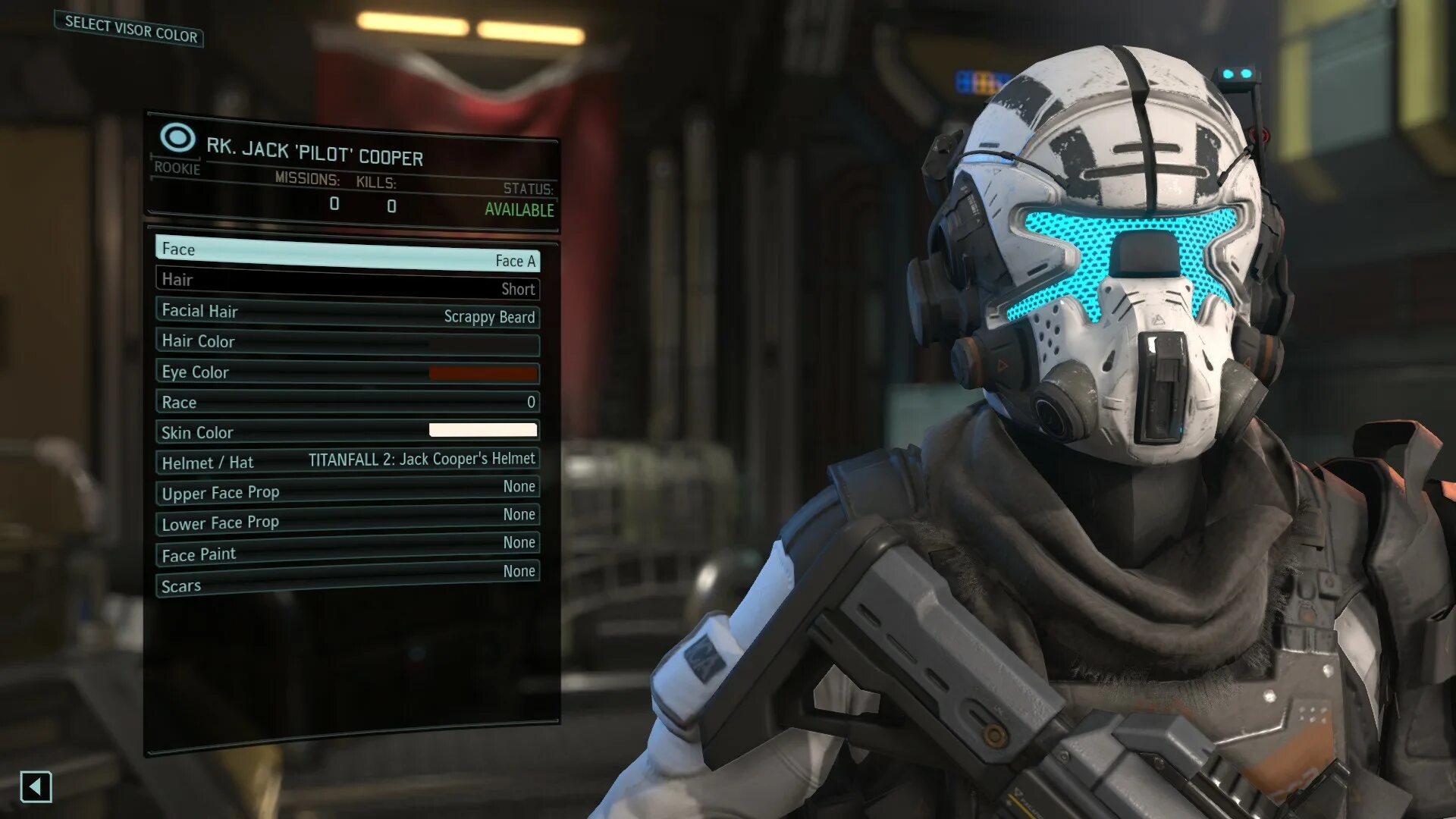Viewport: 1456px width, 819px height.
Task: Choose the Face Paint option
Action: pyautogui.click(x=347, y=550)
